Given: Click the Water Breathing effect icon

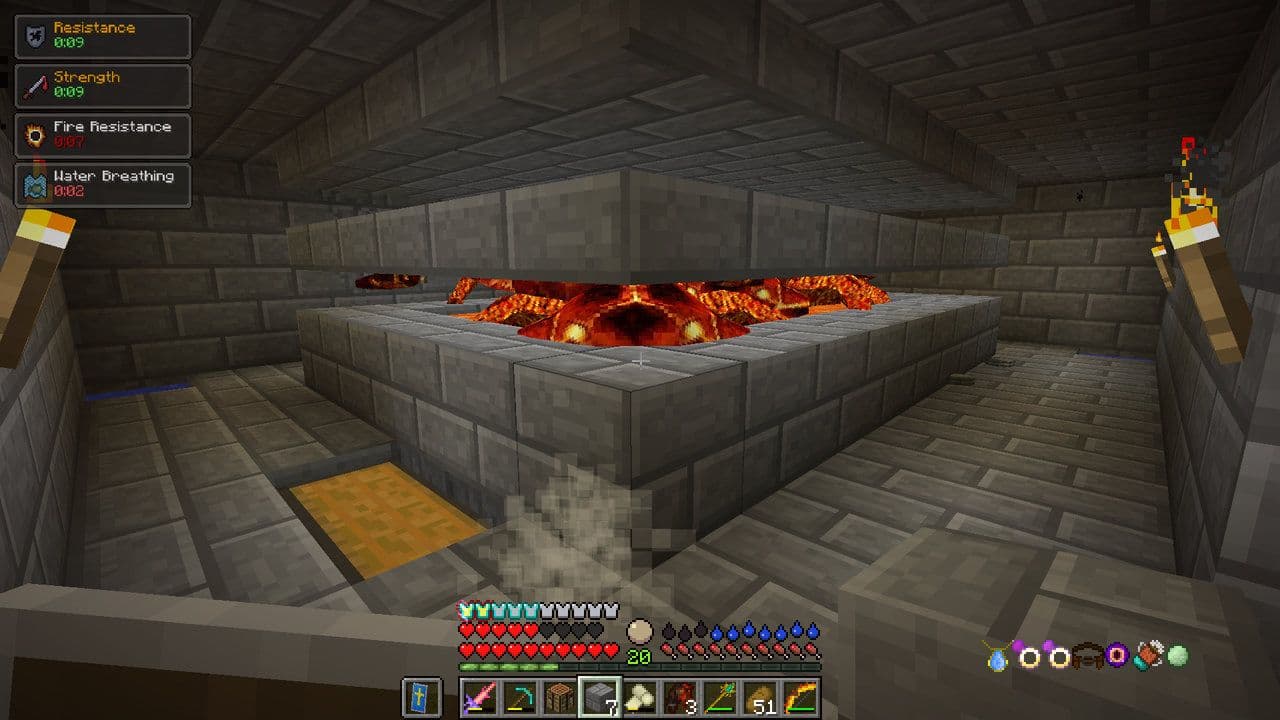Looking at the screenshot, I should (34, 184).
